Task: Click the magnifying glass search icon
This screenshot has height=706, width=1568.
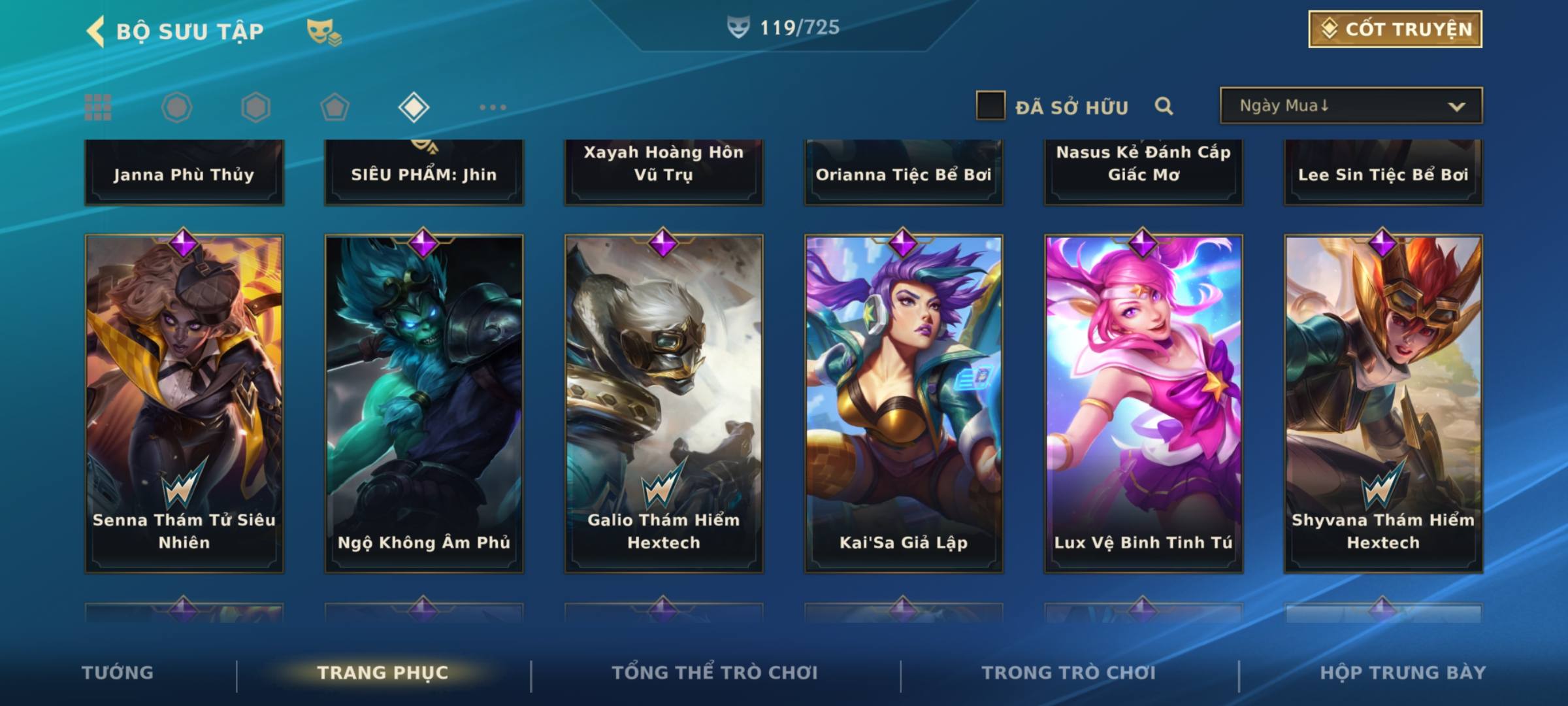Action: pyautogui.click(x=1164, y=106)
